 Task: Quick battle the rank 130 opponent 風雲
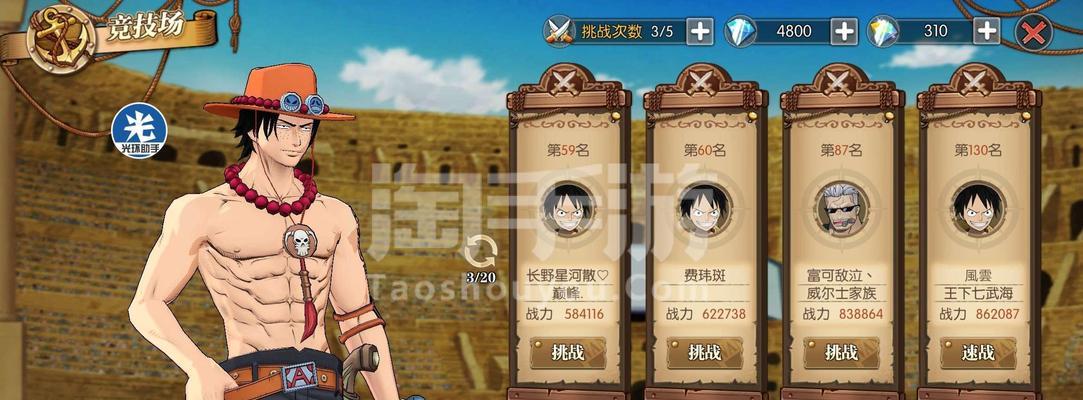click(977, 352)
